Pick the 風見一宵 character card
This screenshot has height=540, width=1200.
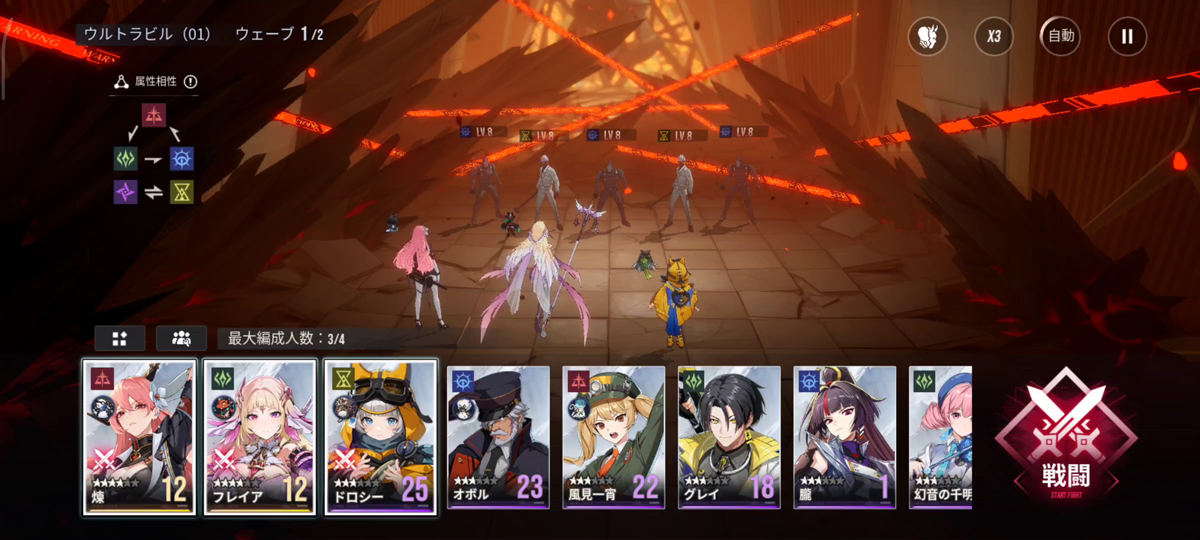613,438
